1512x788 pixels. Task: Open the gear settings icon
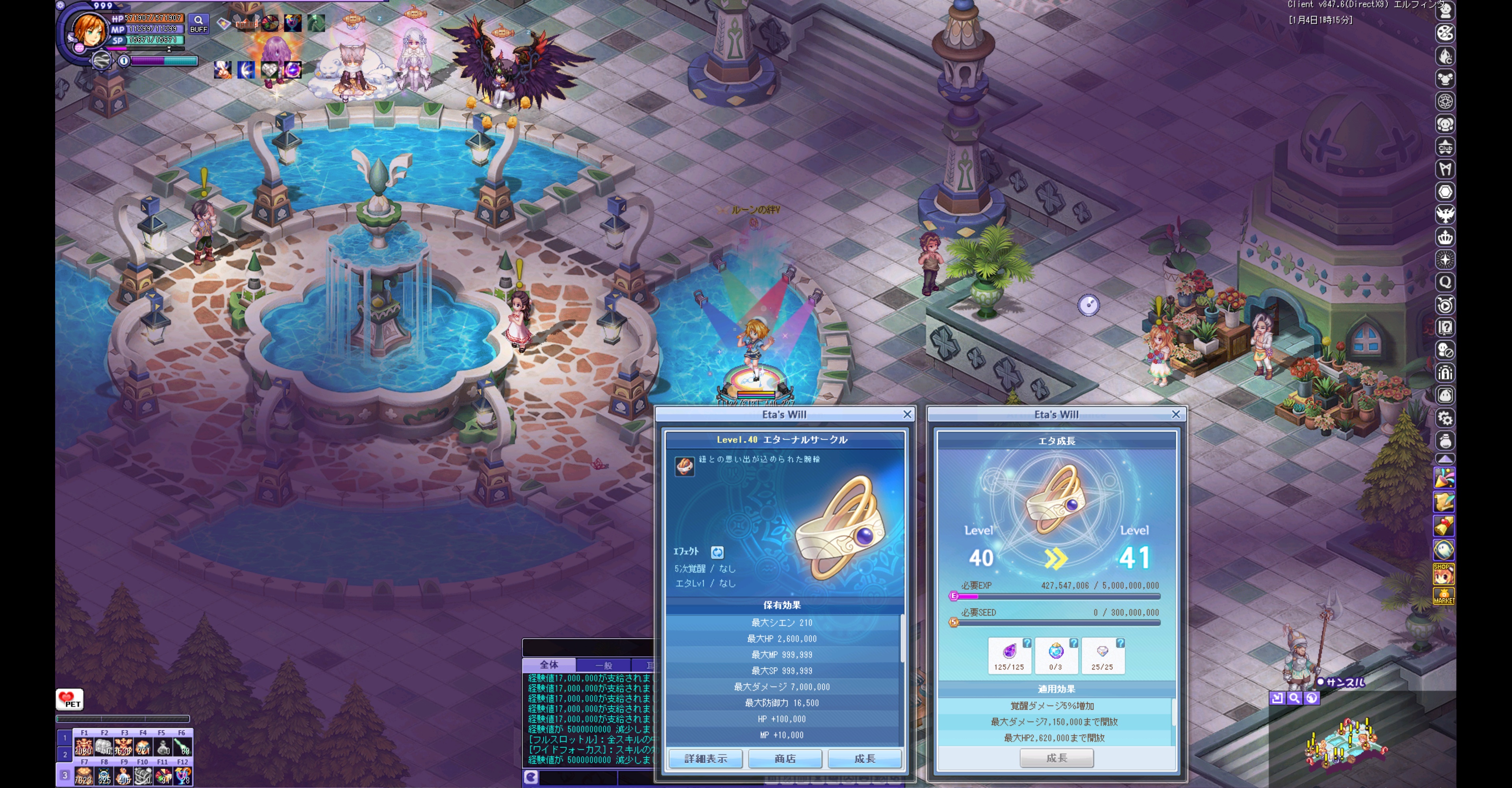click(1445, 418)
